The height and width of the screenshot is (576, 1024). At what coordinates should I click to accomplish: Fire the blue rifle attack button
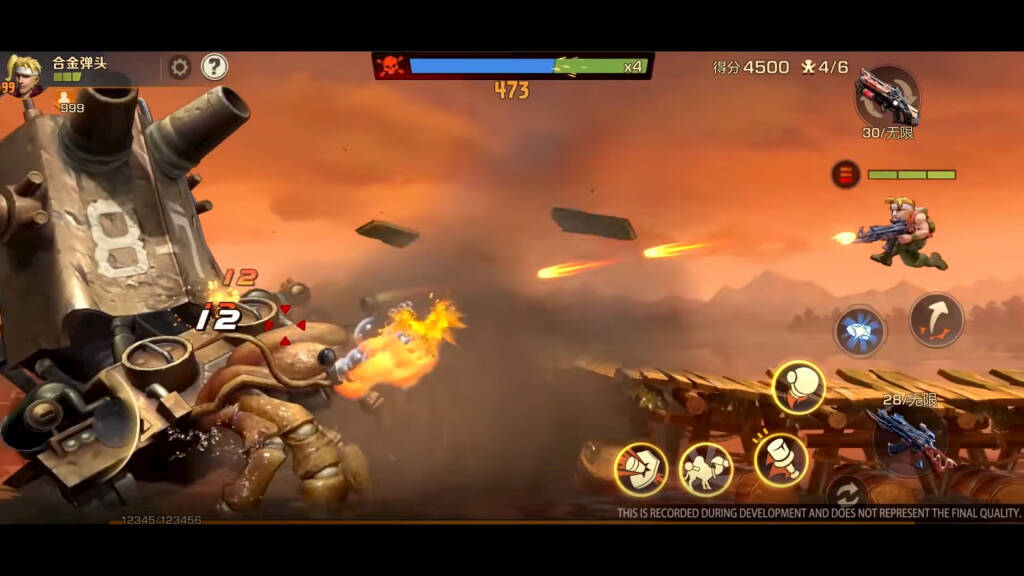pos(908,436)
